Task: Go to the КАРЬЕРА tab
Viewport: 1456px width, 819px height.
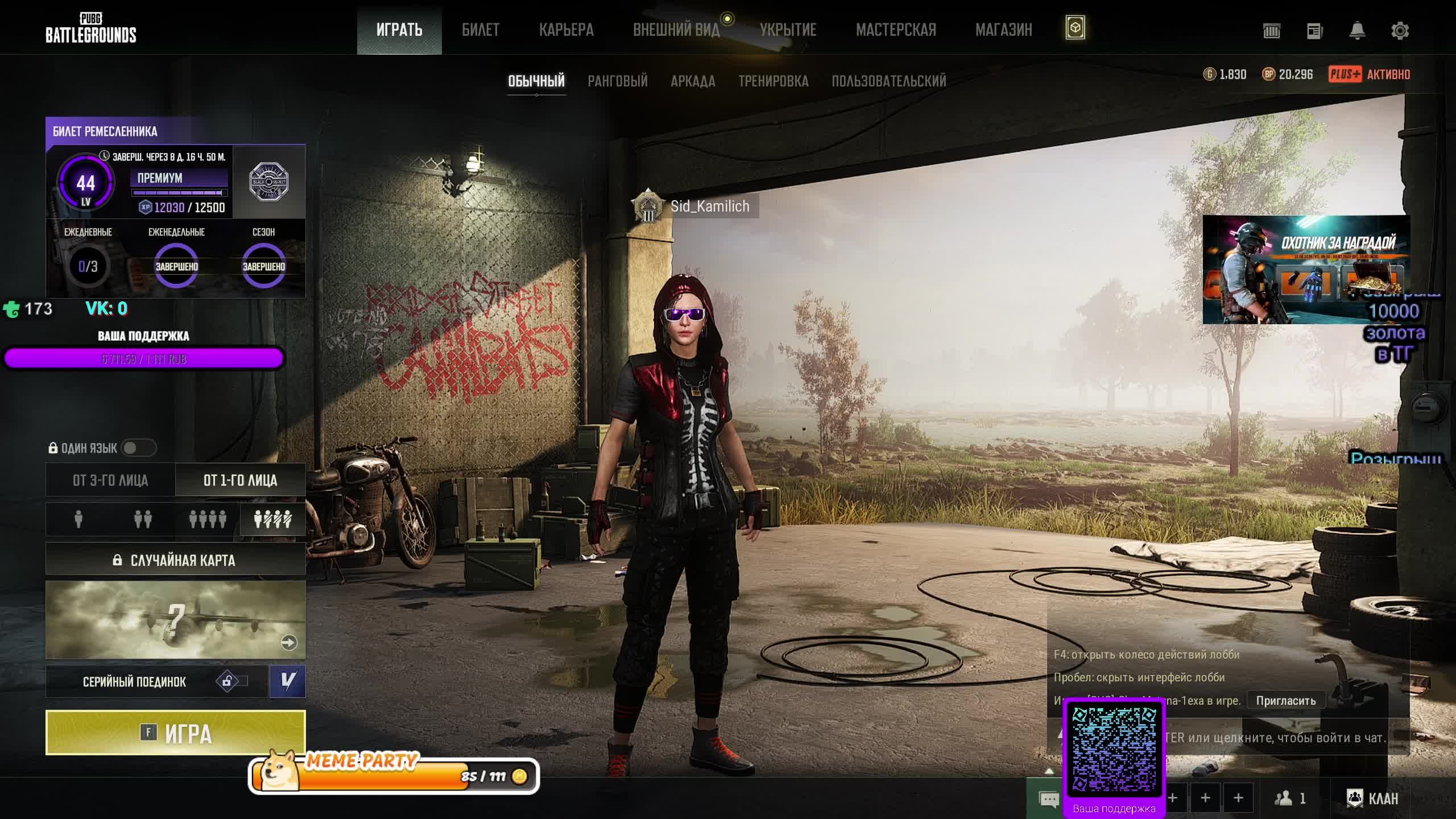Action: coord(566,30)
